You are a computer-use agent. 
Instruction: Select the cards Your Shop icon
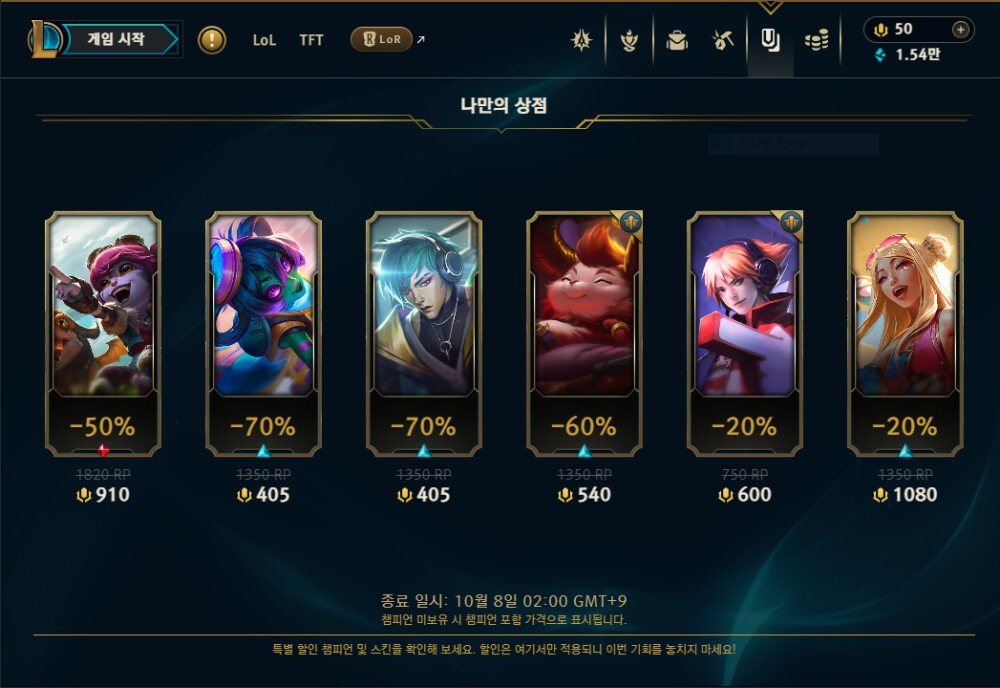tap(770, 41)
